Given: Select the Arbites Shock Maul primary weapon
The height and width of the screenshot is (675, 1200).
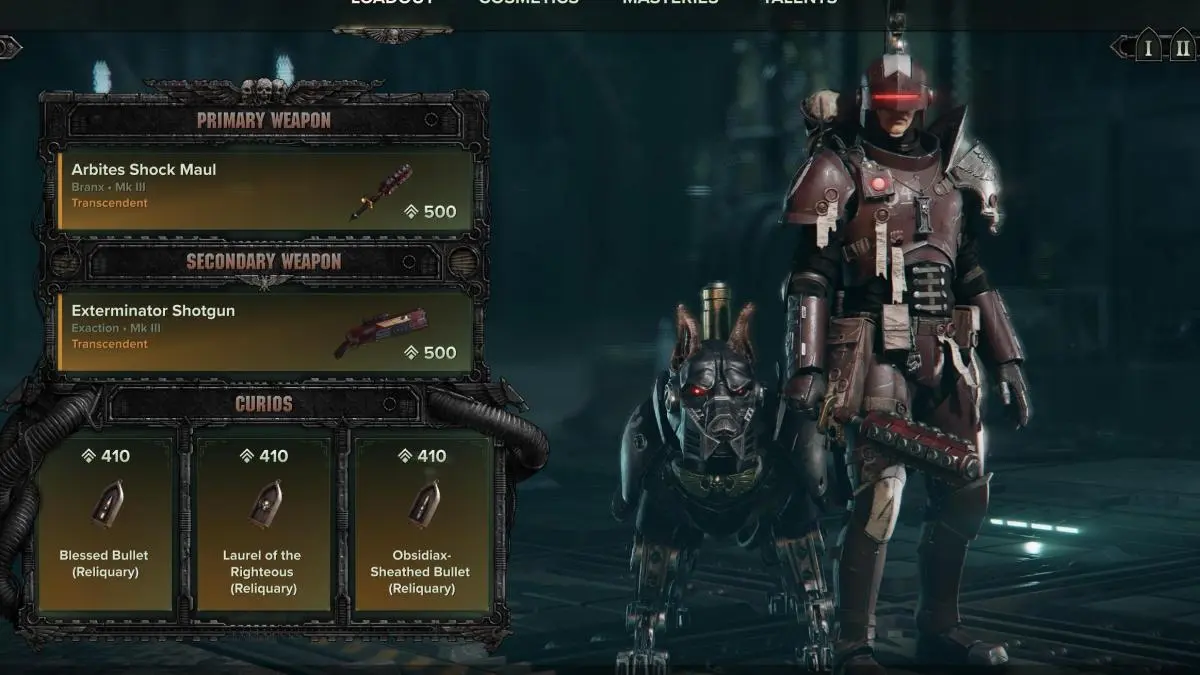Looking at the screenshot, I should (x=265, y=190).
